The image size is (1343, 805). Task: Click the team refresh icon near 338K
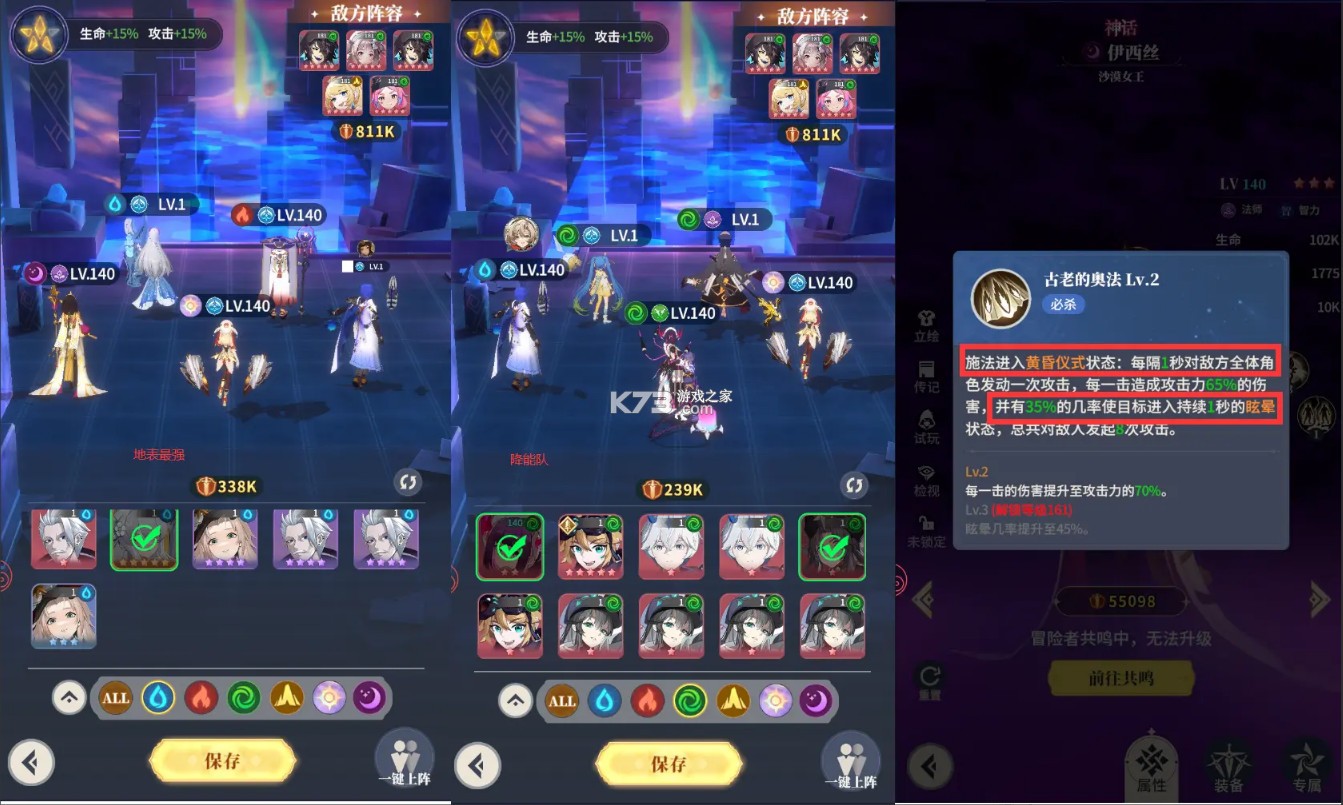pyautogui.click(x=407, y=482)
